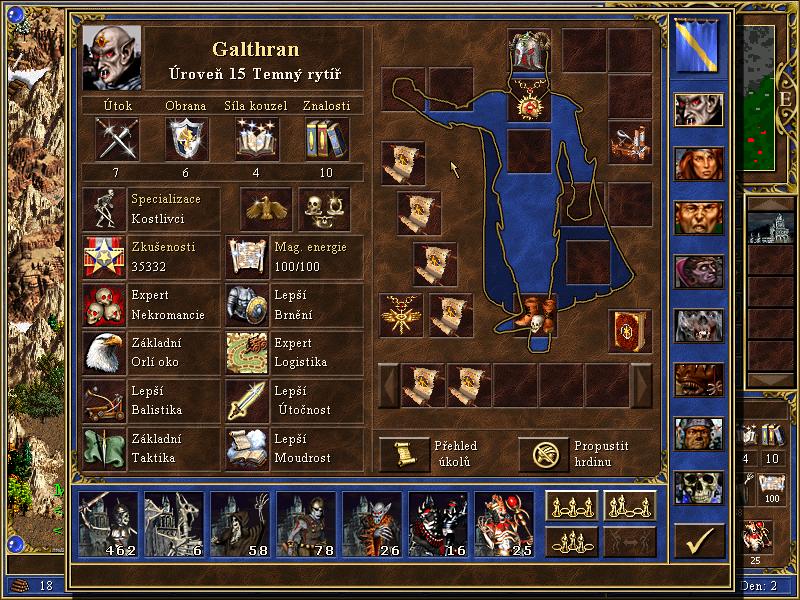The height and width of the screenshot is (600, 800).
Task: Open the Přehled úkolů quest log
Action: (x=403, y=454)
